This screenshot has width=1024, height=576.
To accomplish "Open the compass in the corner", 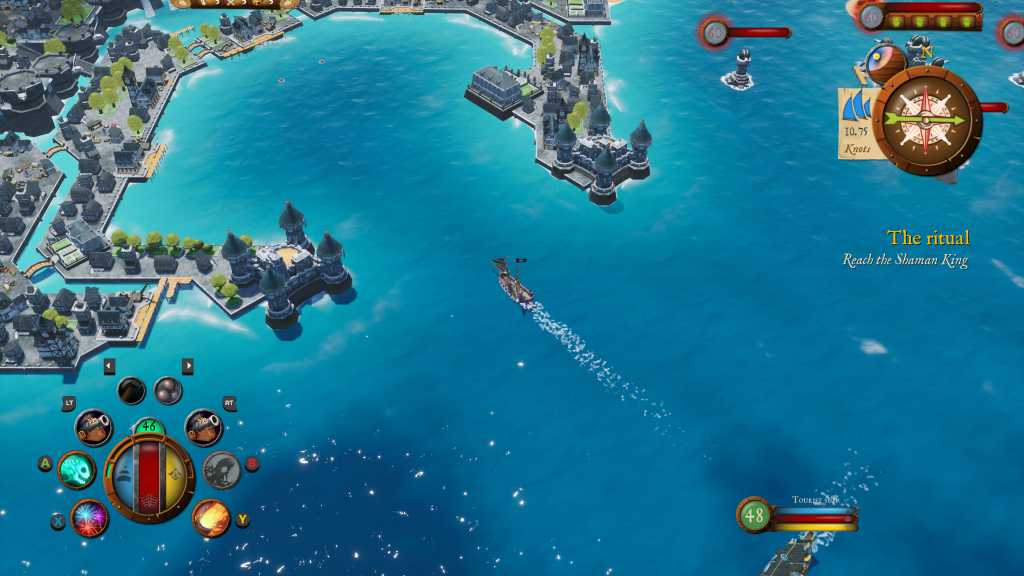I will pos(926,120).
